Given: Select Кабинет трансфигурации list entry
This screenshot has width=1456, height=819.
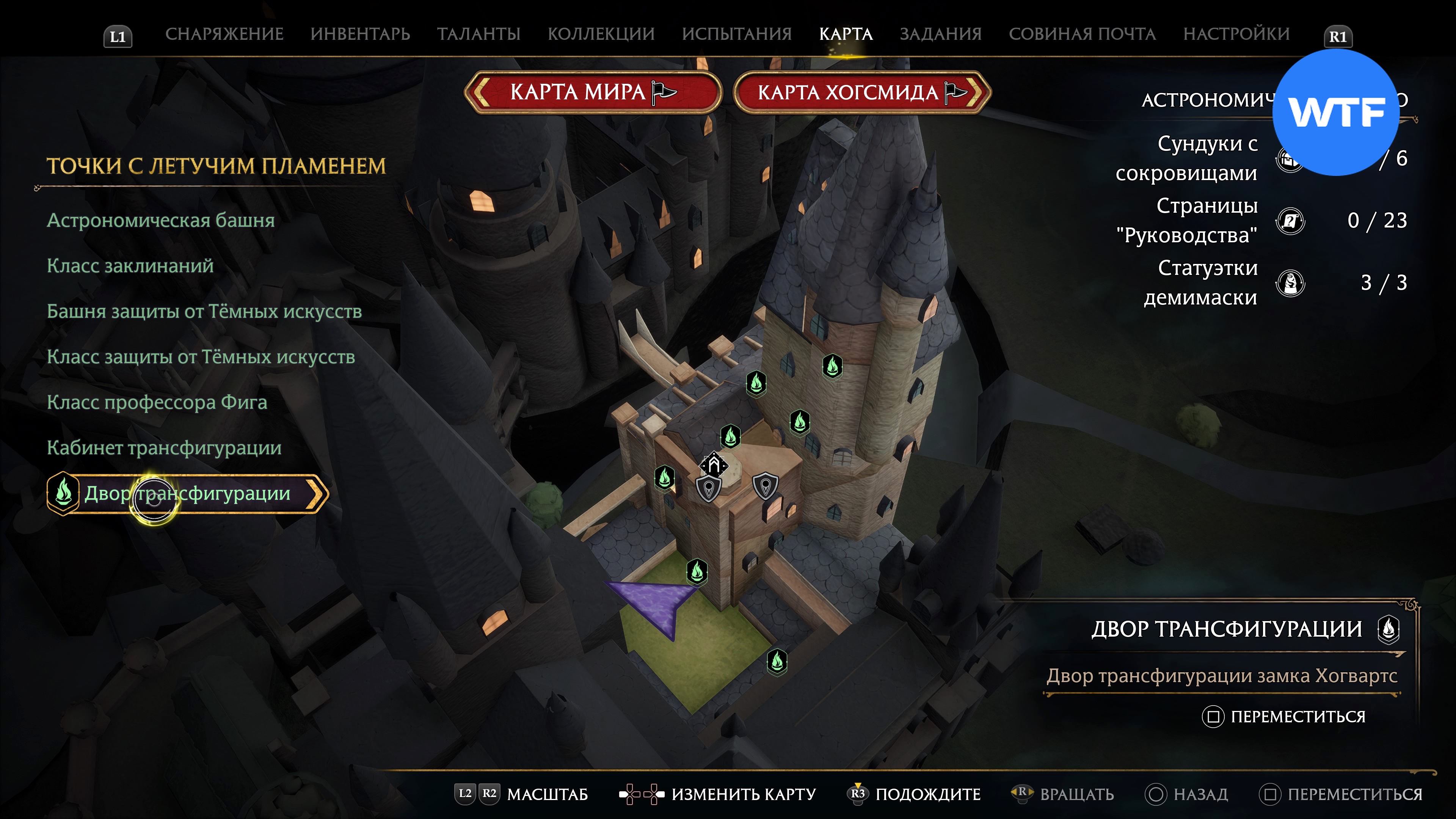Looking at the screenshot, I should [x=164, y=448].
